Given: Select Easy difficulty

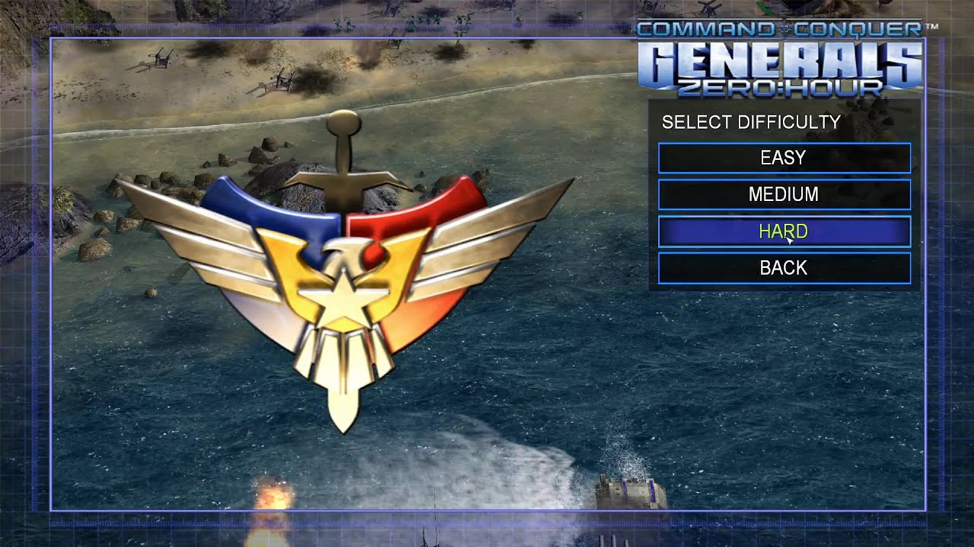Looking at the screenshot, I should 784,158.
